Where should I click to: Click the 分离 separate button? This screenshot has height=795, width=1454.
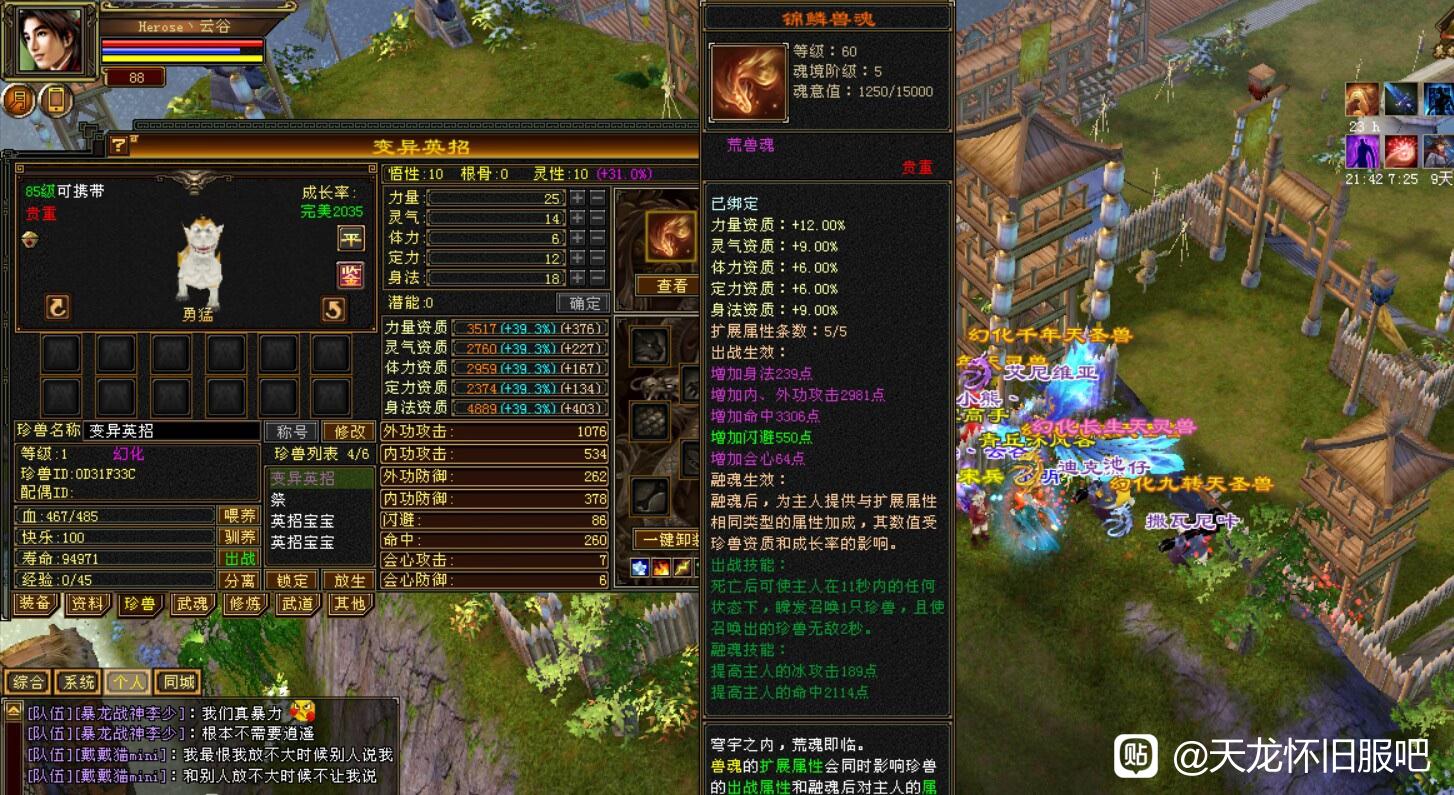240,581
